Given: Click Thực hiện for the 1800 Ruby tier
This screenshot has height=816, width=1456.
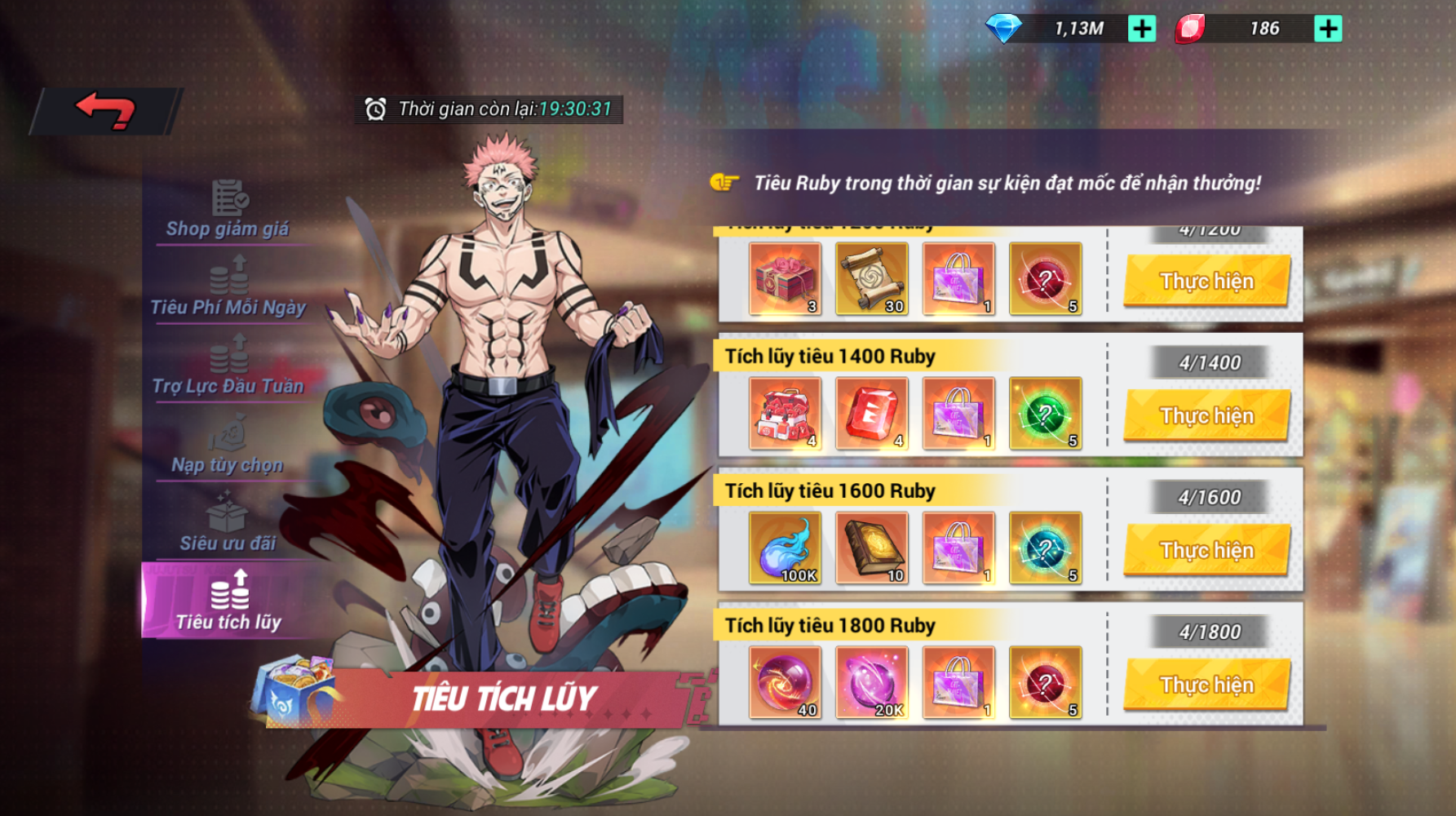Looking at the screenshot, I should coord(1206,685).
